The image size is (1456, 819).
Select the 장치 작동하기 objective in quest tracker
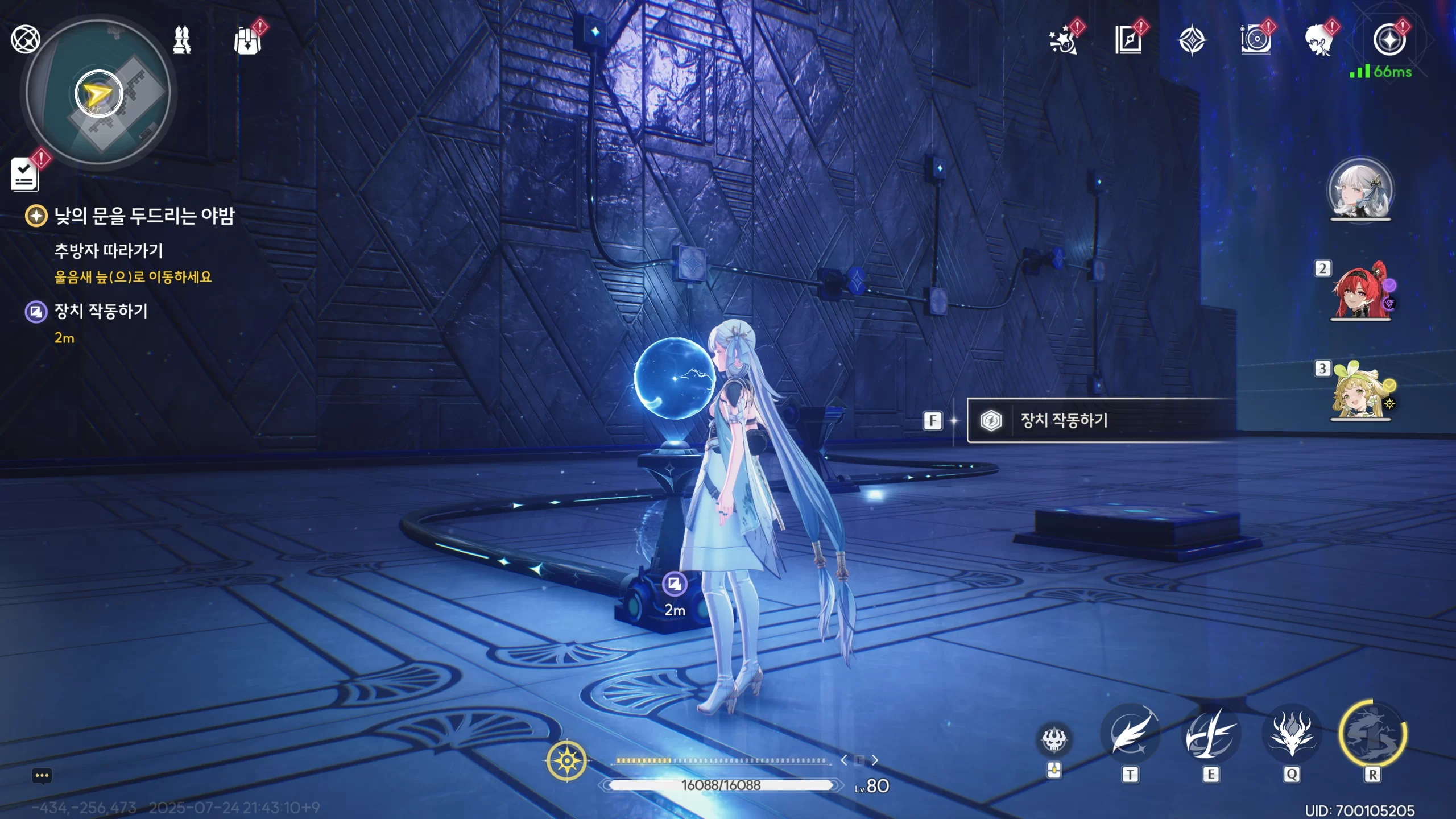pyautogui.click(x=101, y=311)
